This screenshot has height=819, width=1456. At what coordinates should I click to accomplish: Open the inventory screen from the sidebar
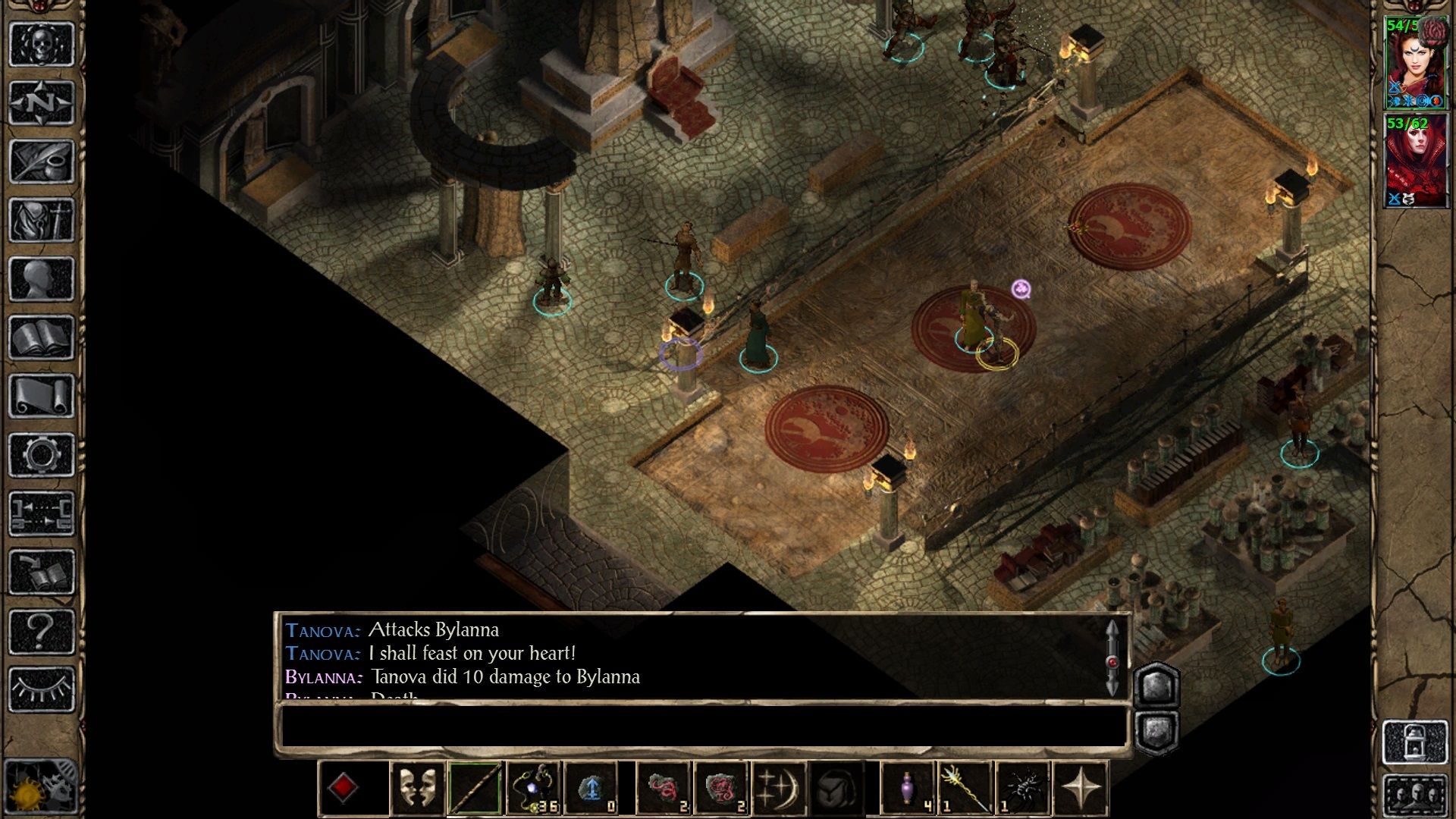tap(42, 220)
